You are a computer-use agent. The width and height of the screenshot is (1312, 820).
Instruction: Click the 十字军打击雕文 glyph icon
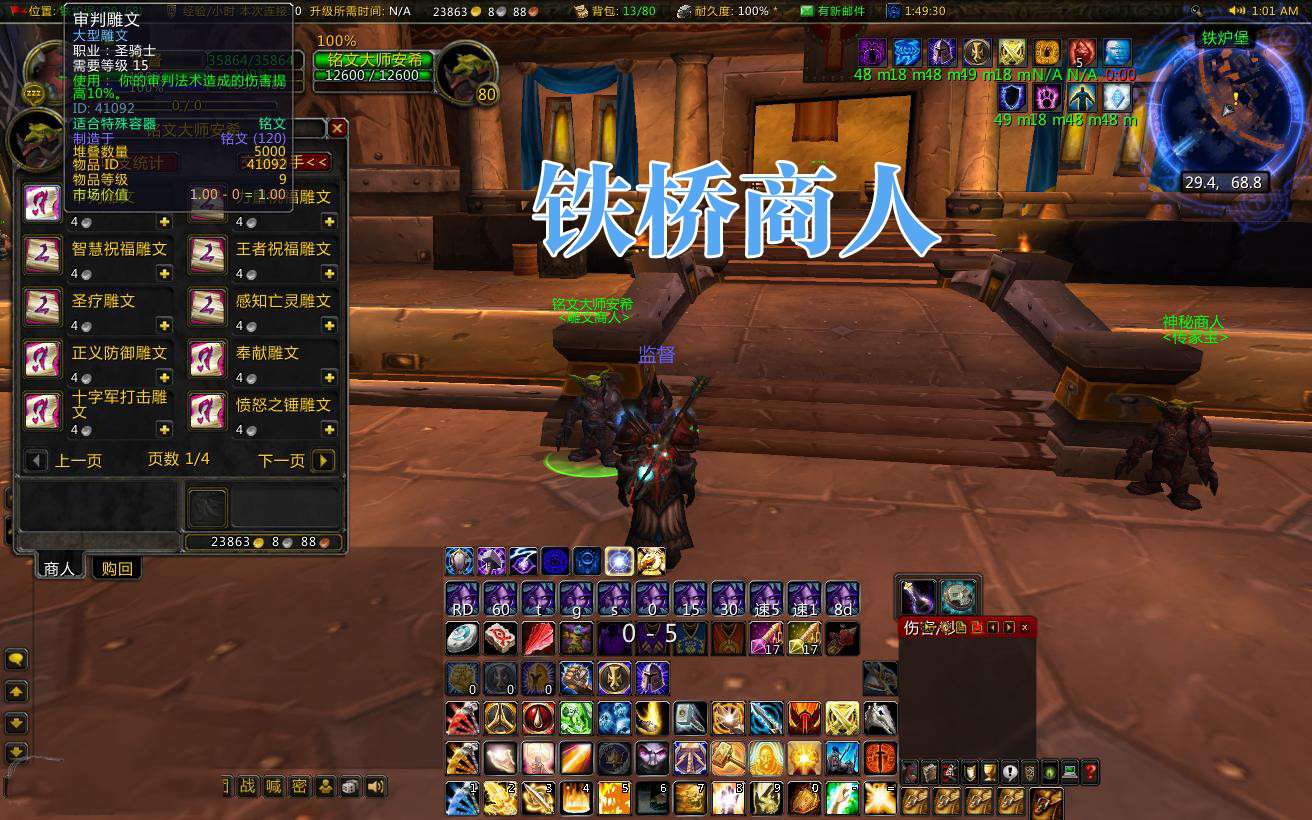pos(43,410)
